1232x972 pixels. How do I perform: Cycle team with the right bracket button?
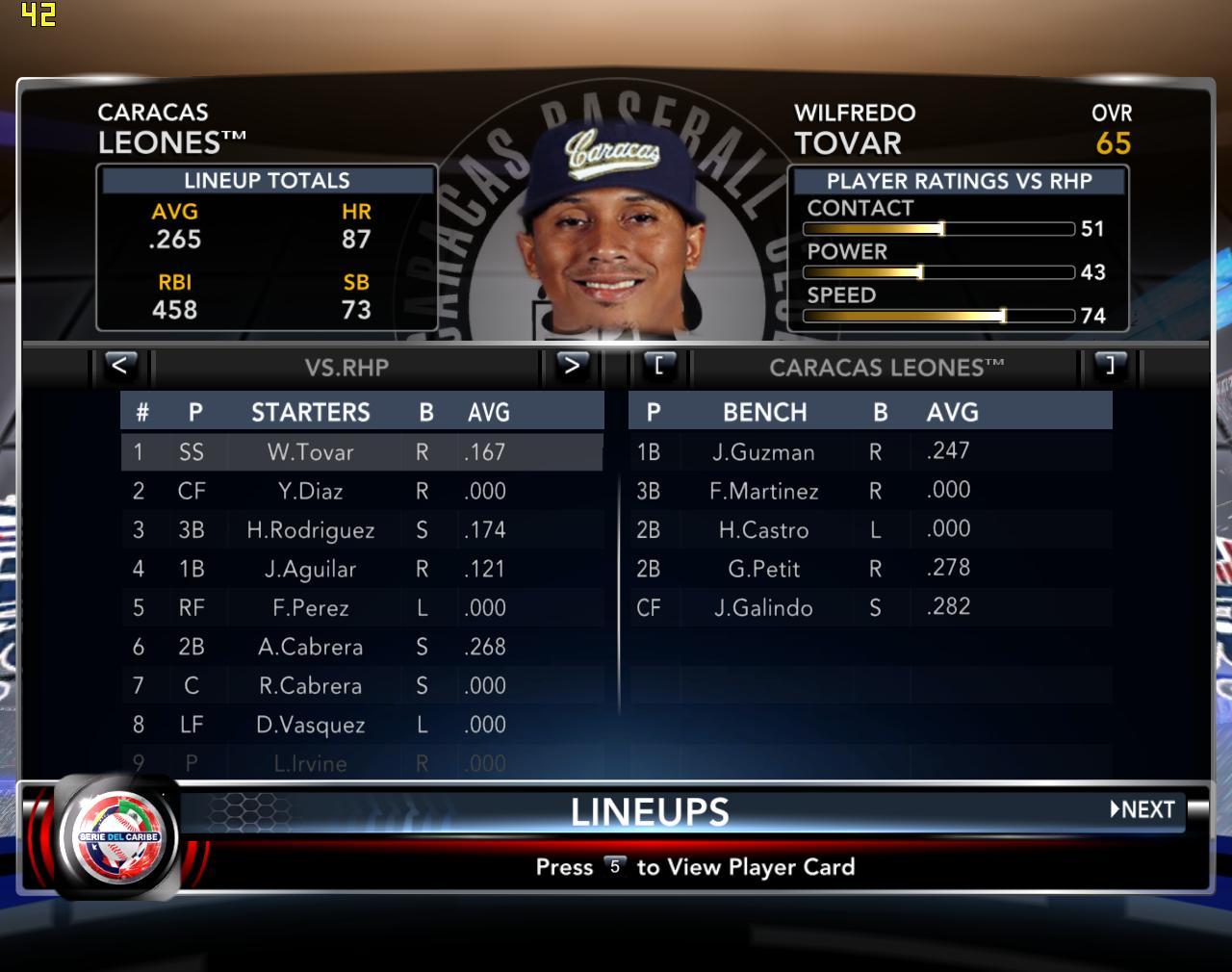coord(1110,366)
